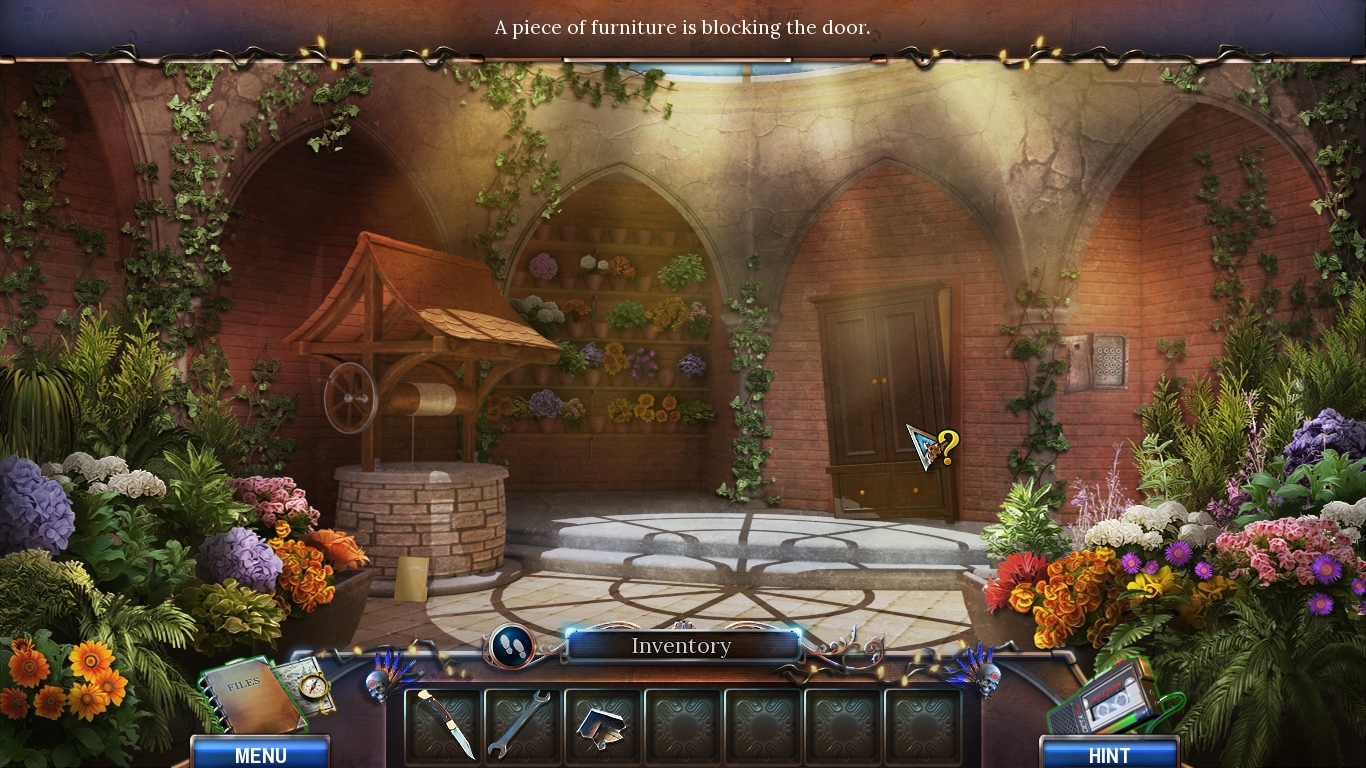Pick the wrench from inventory
The image size is (1366, 768).
[520, 723]
